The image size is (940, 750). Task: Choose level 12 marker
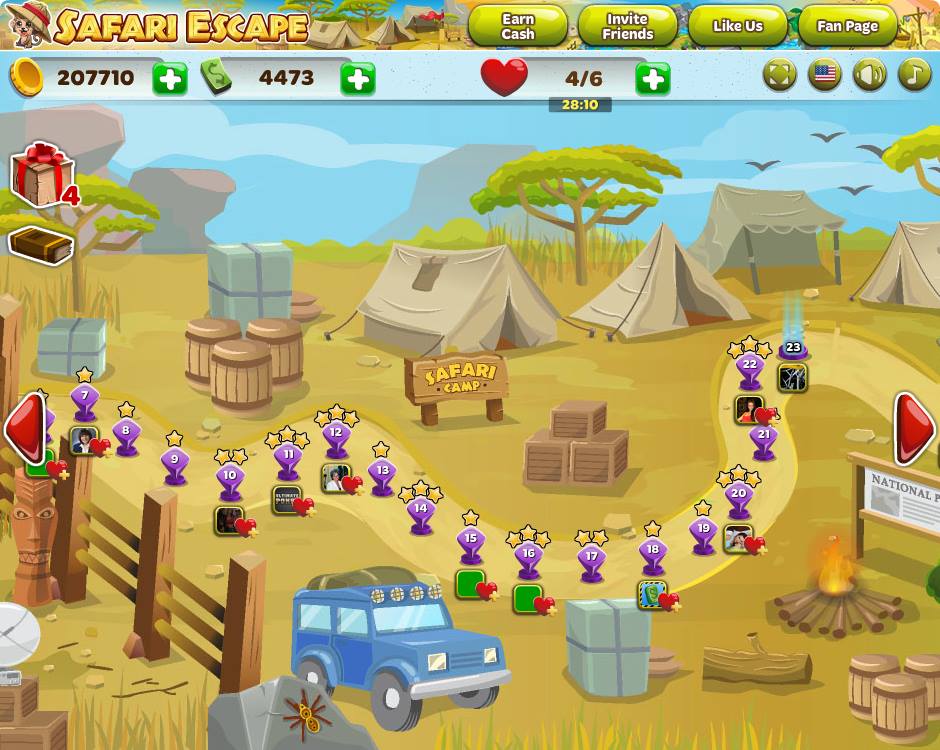336,436
